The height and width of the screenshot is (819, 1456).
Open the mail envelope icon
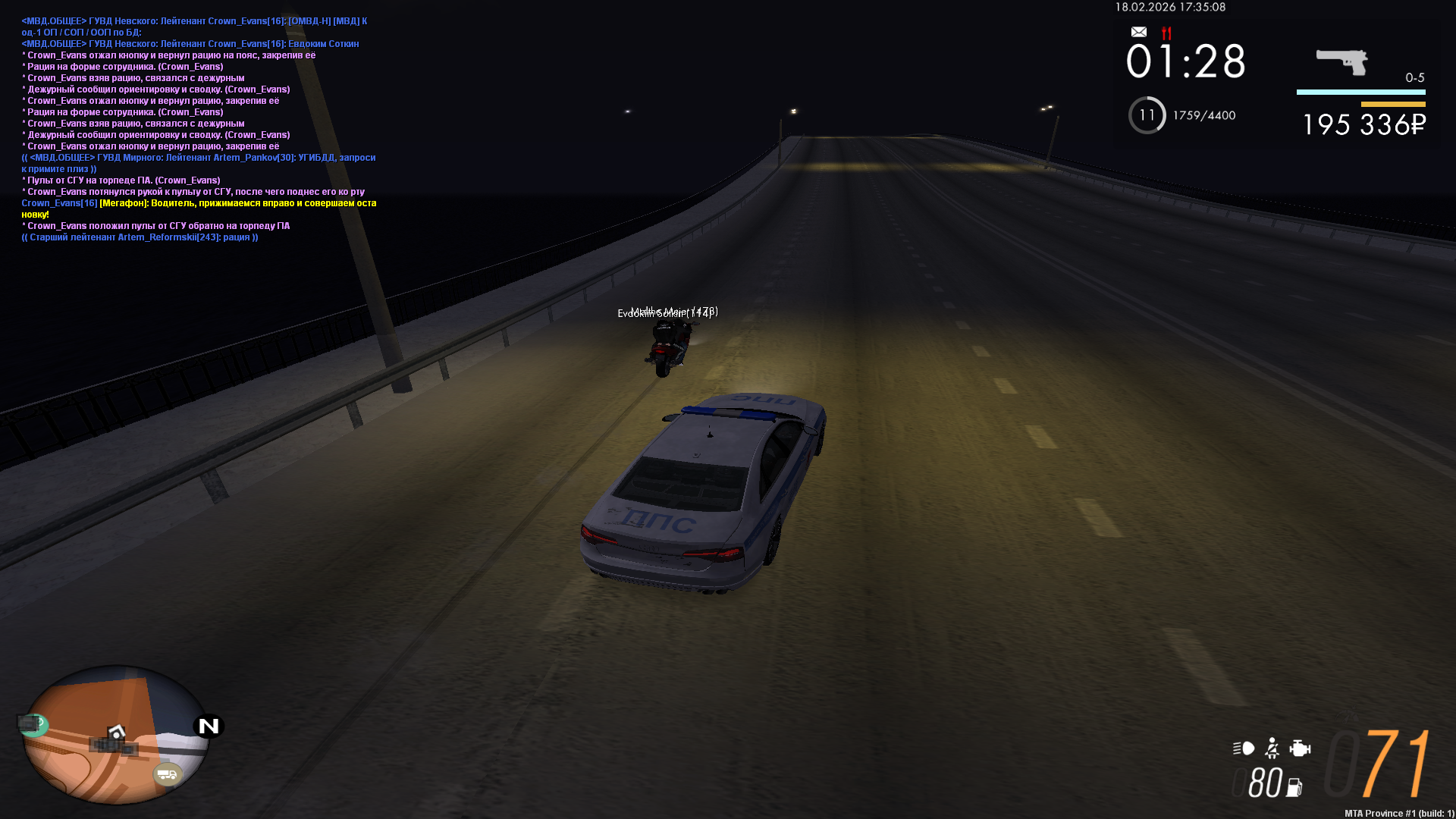[1138, 32]
